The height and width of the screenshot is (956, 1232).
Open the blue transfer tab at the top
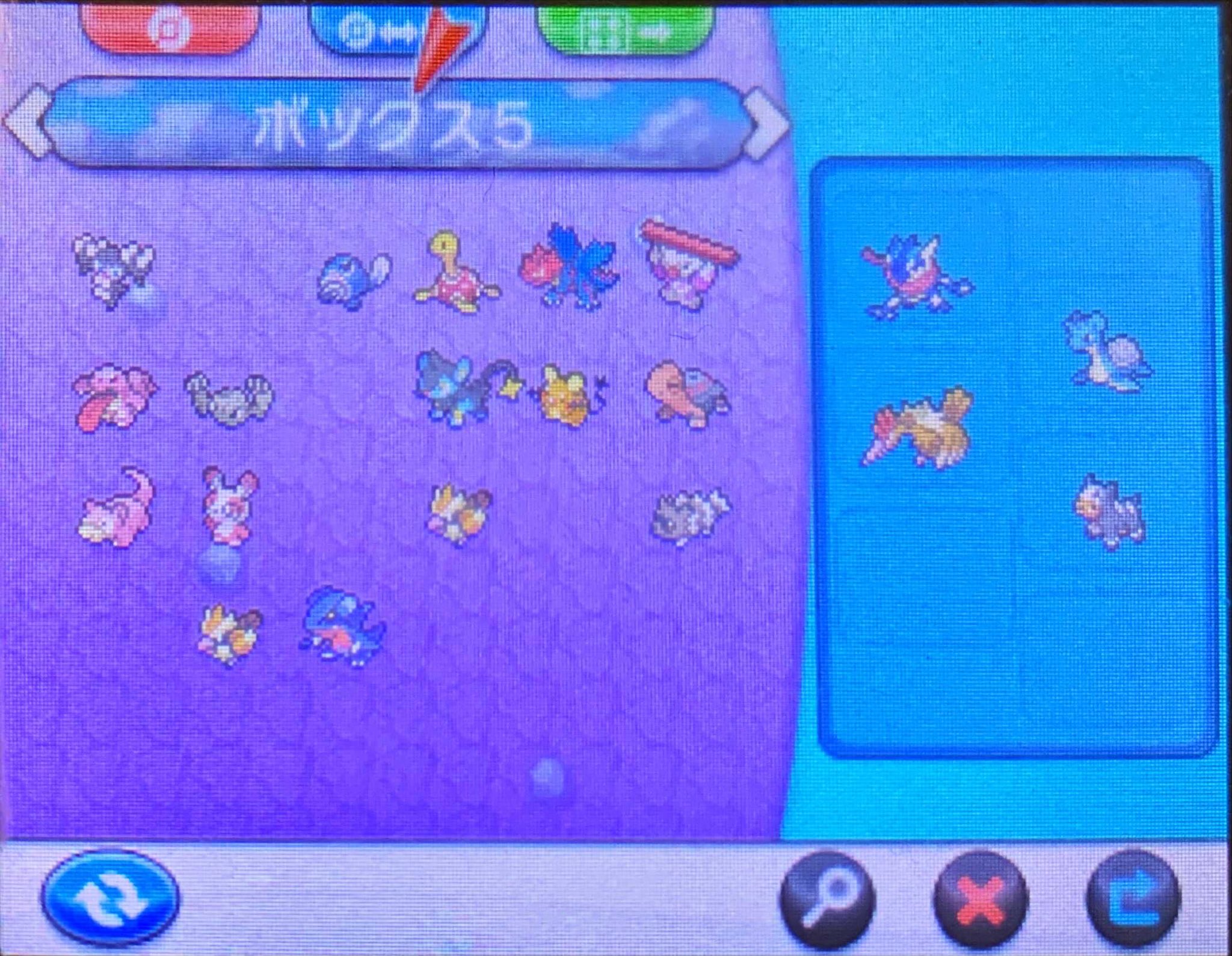pos(385,27)
